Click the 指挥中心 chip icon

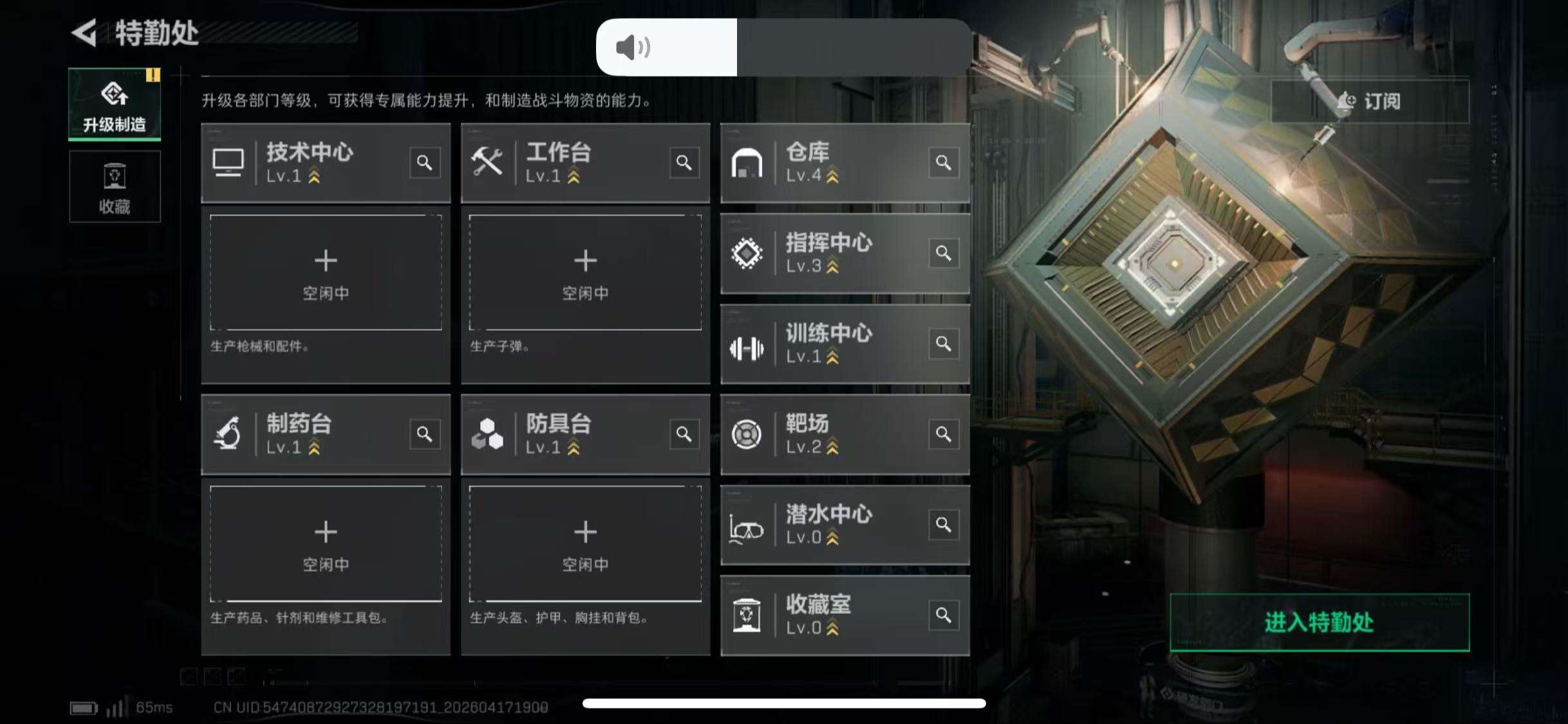[748, 254]
